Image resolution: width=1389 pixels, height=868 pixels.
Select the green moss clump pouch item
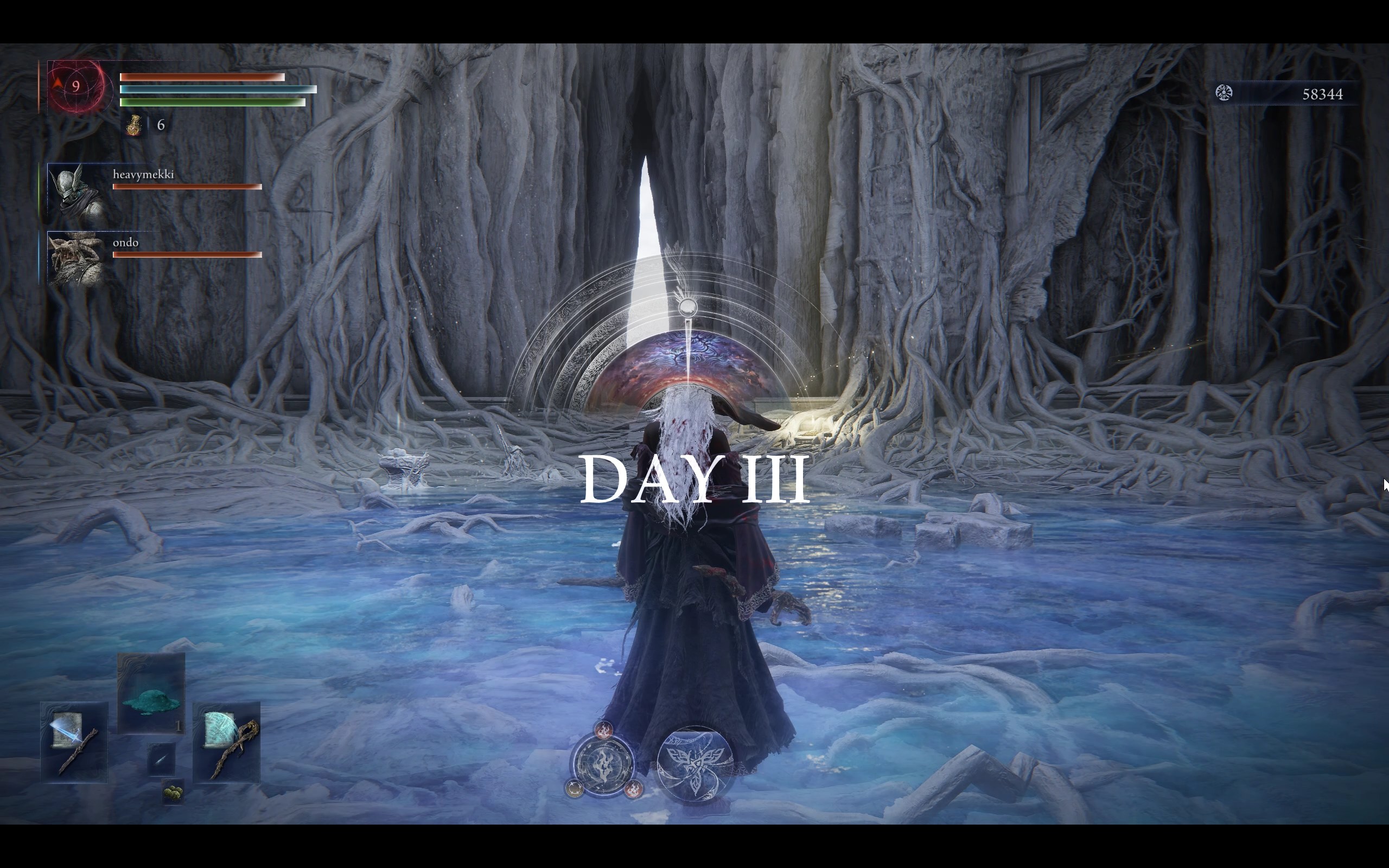tap(173, 793)
